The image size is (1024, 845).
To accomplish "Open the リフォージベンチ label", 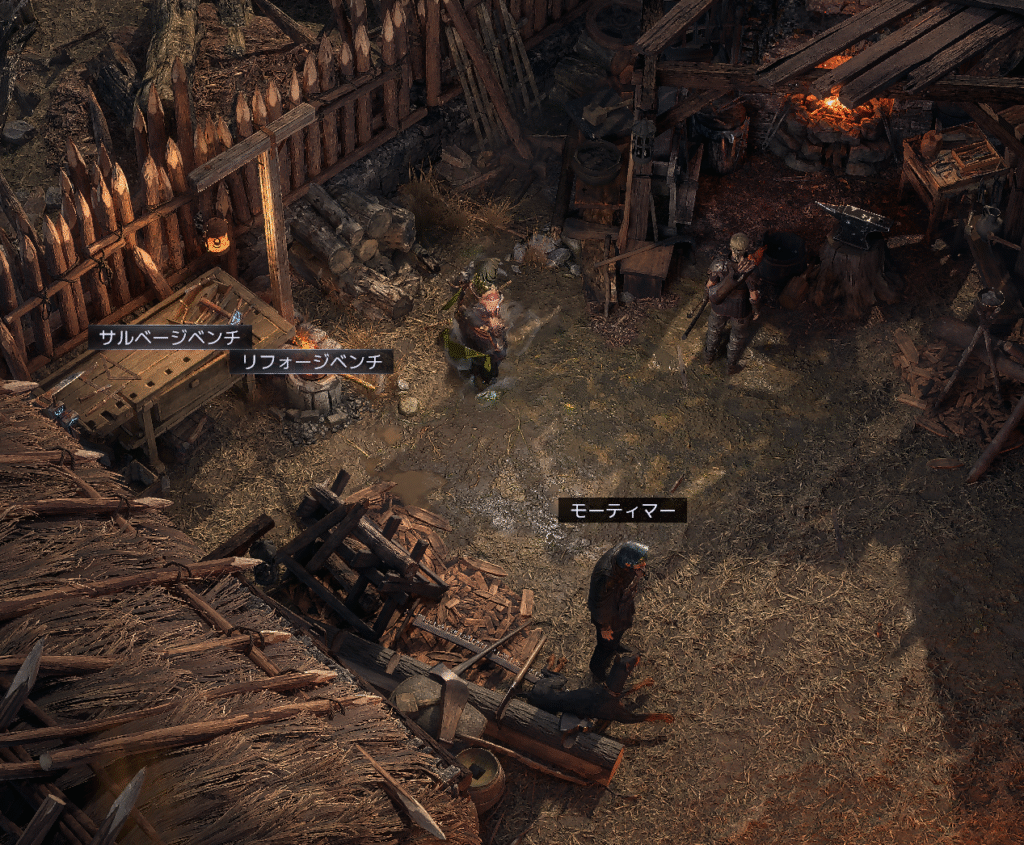I will (311, 361).
